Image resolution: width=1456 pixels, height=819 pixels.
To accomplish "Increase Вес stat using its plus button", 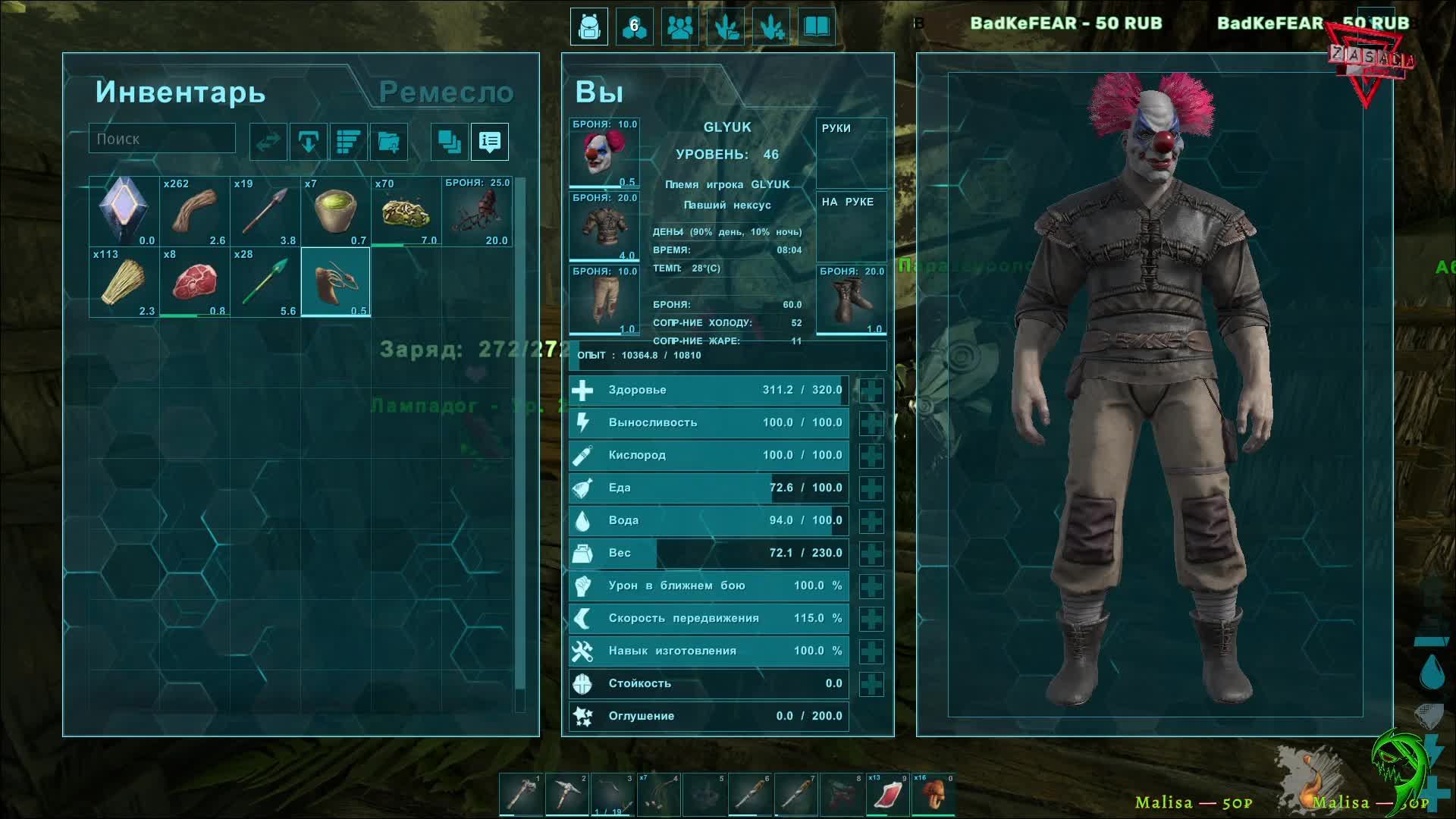I will point(871,554).
